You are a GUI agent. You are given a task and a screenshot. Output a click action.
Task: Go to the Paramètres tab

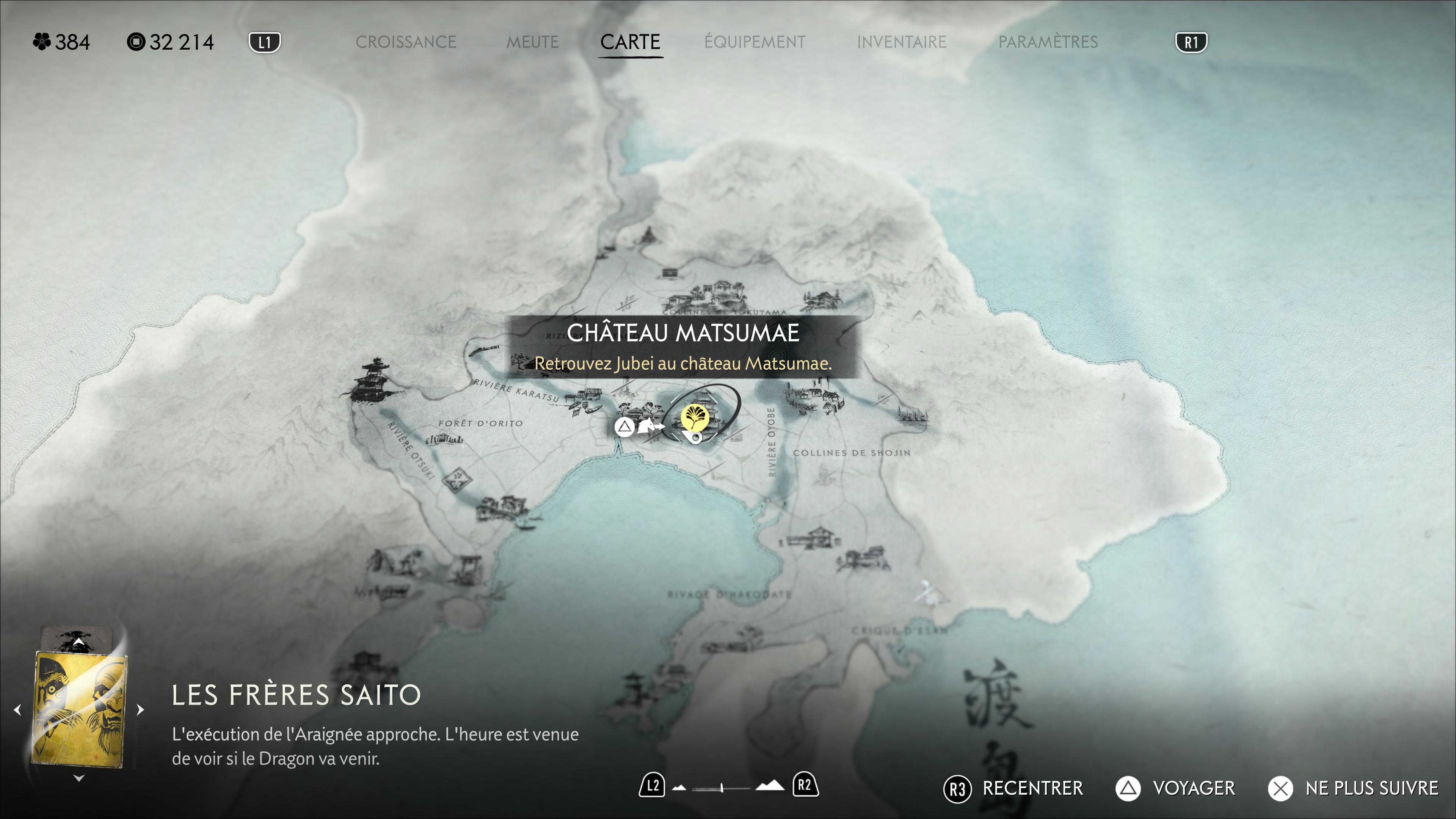[x=1048, y=42]
